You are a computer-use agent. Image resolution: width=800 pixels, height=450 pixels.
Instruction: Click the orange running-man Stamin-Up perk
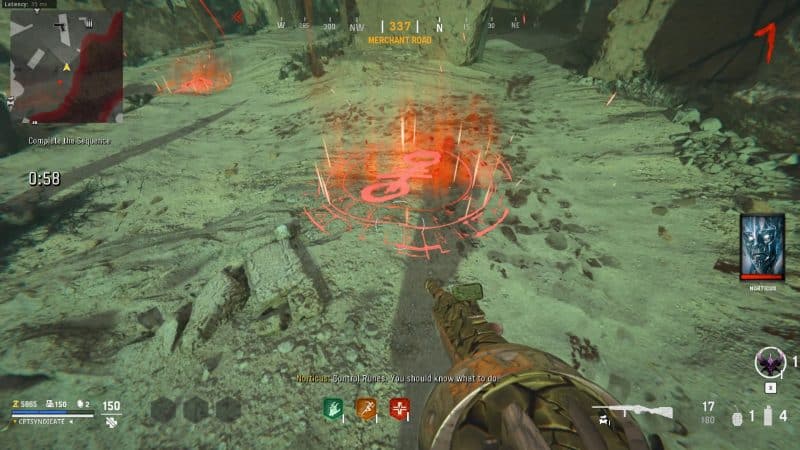tap(366, 408)
